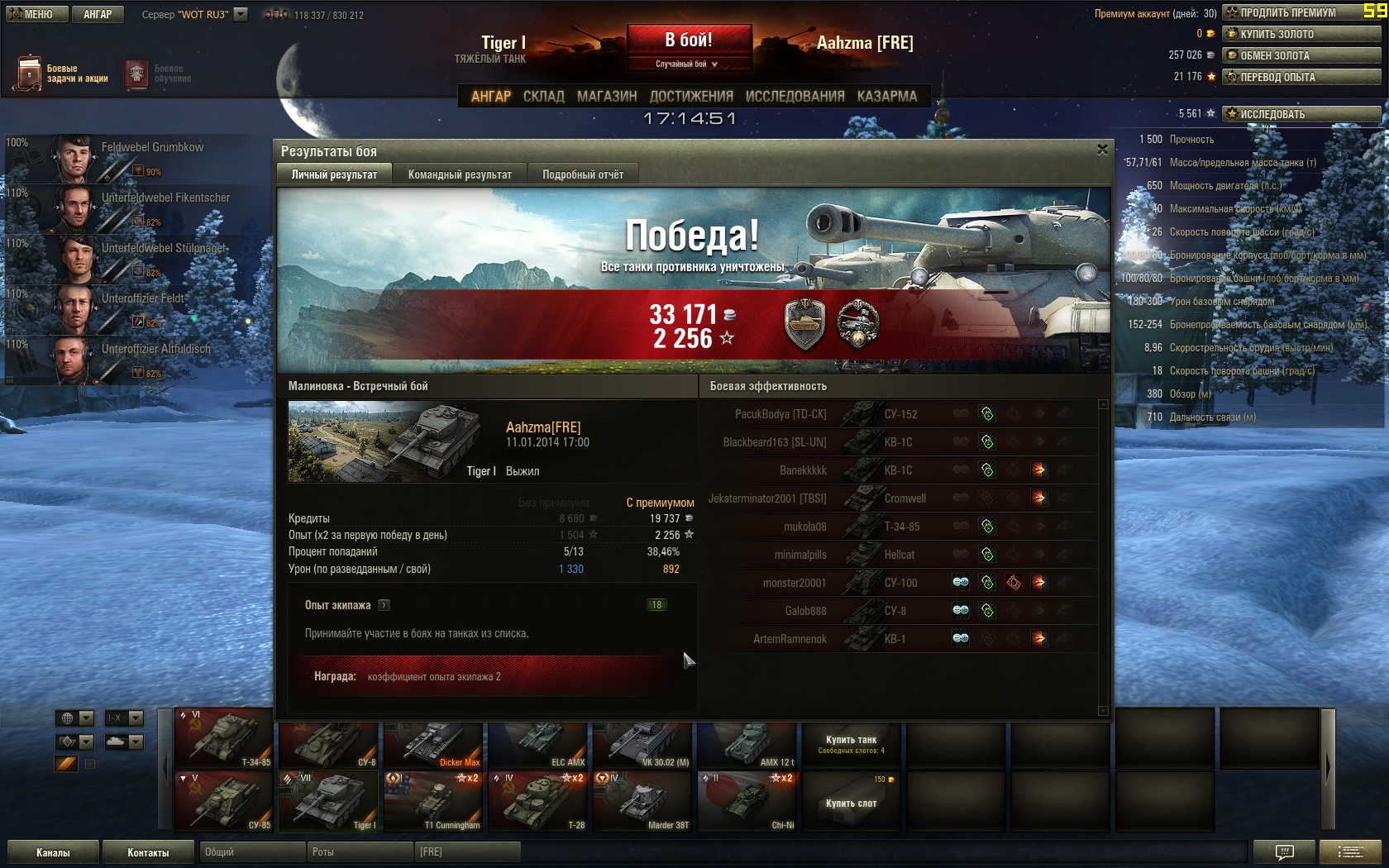Open the Подробный отчёт tab
Image resolution: width=1389 pixels, height=868 pixels.
(583, 174)
